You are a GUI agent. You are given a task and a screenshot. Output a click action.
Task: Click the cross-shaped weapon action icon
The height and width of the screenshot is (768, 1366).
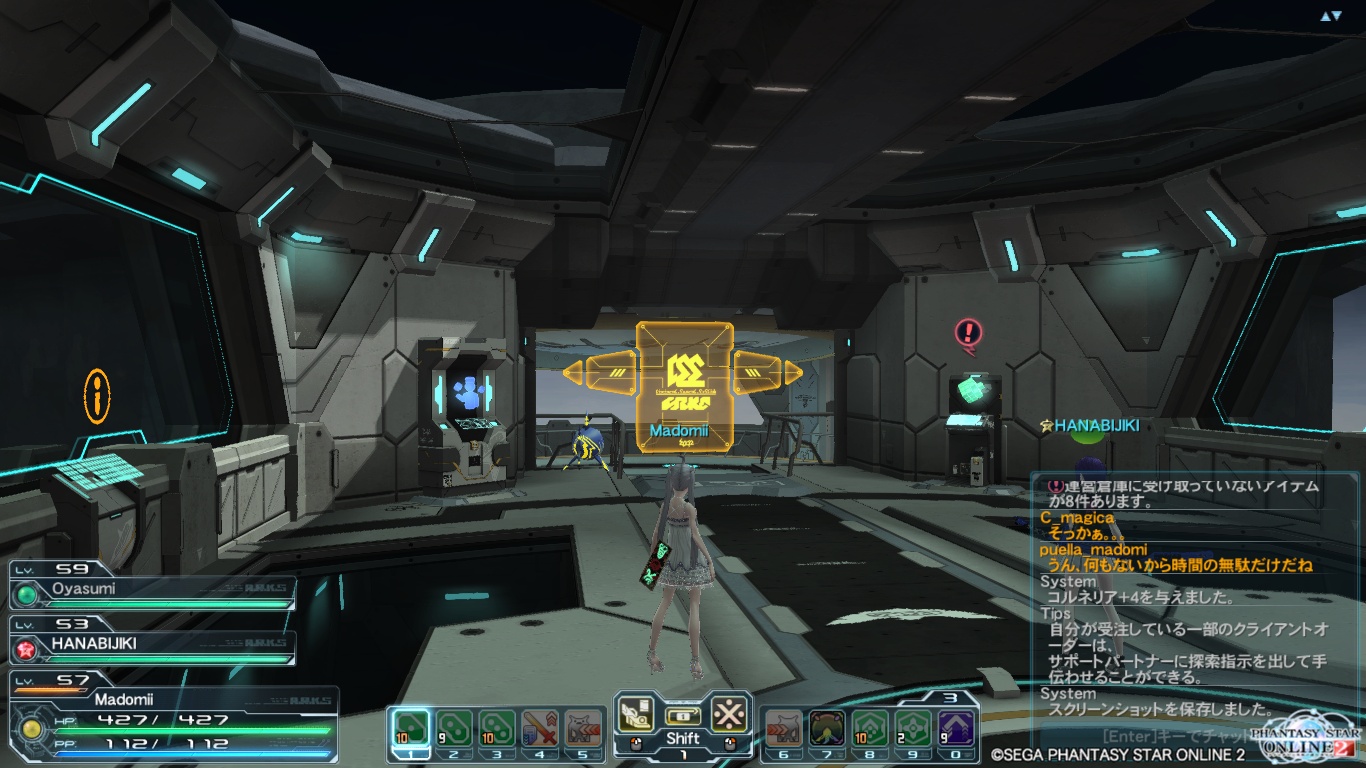pos(729,713)
